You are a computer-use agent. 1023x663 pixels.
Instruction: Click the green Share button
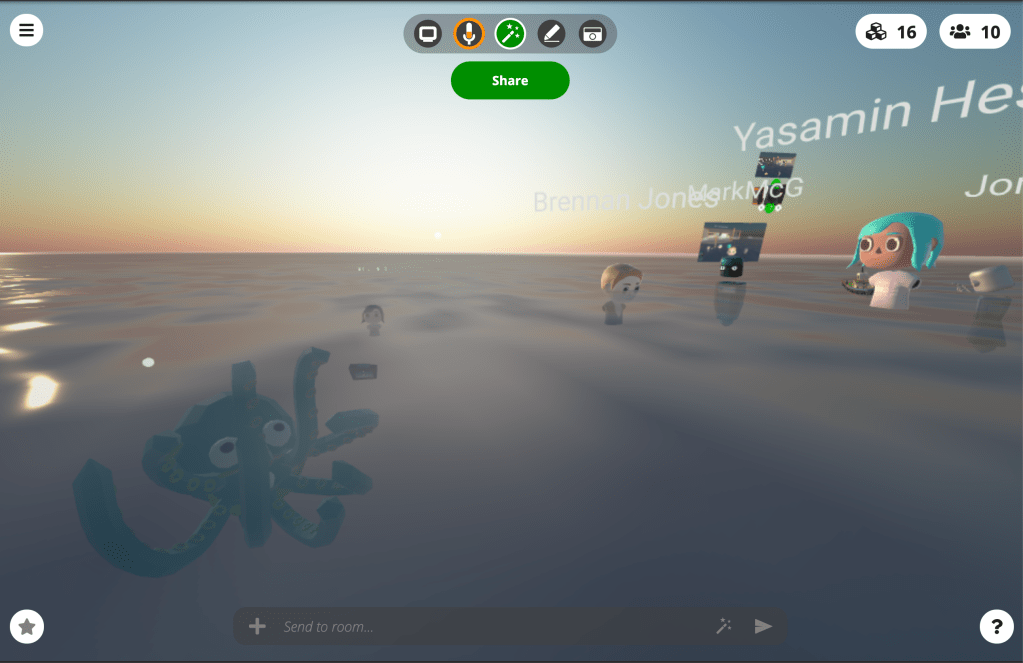click(x=510, y=81)
